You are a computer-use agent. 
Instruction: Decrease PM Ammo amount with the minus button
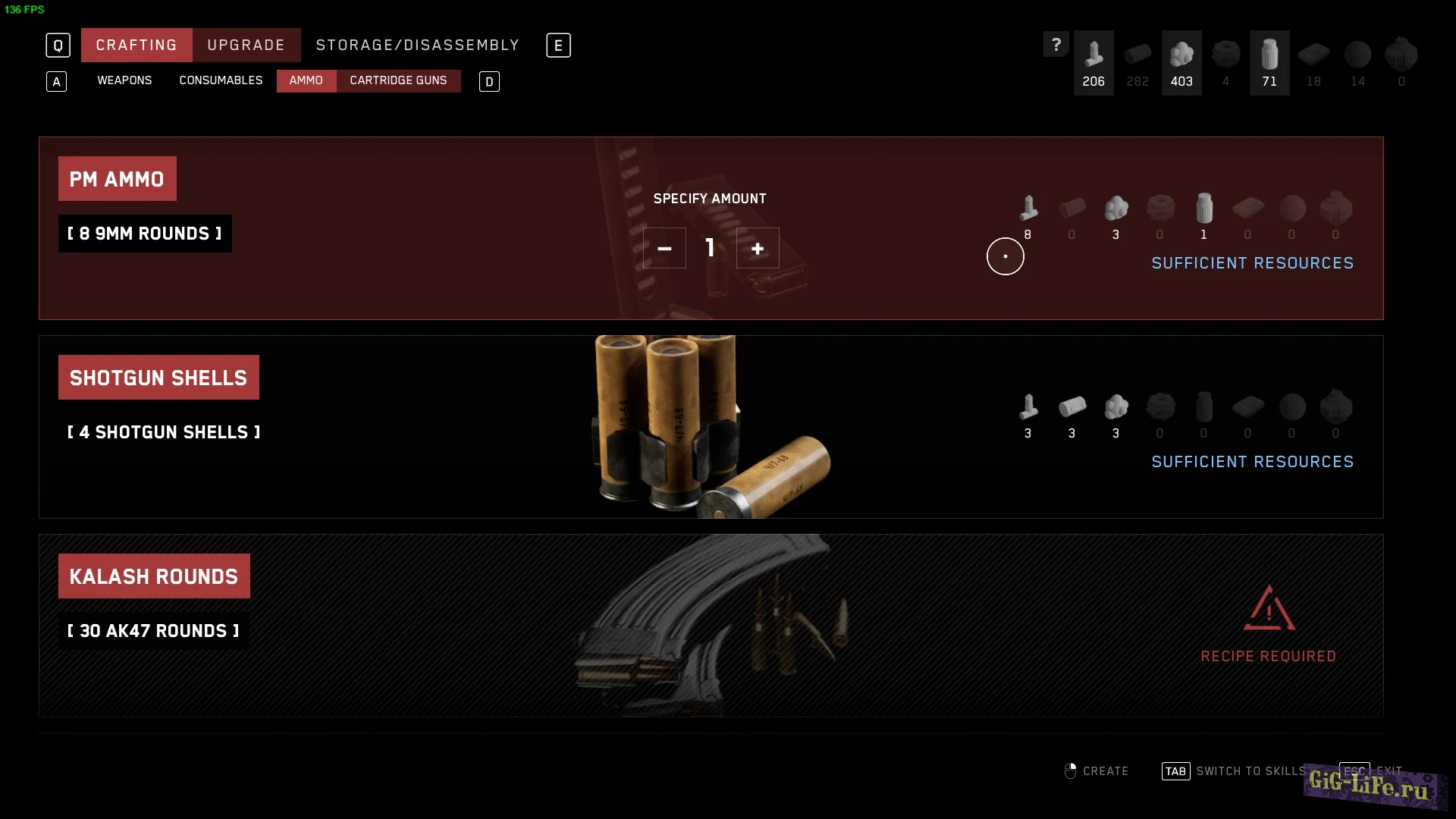[664, 248]
